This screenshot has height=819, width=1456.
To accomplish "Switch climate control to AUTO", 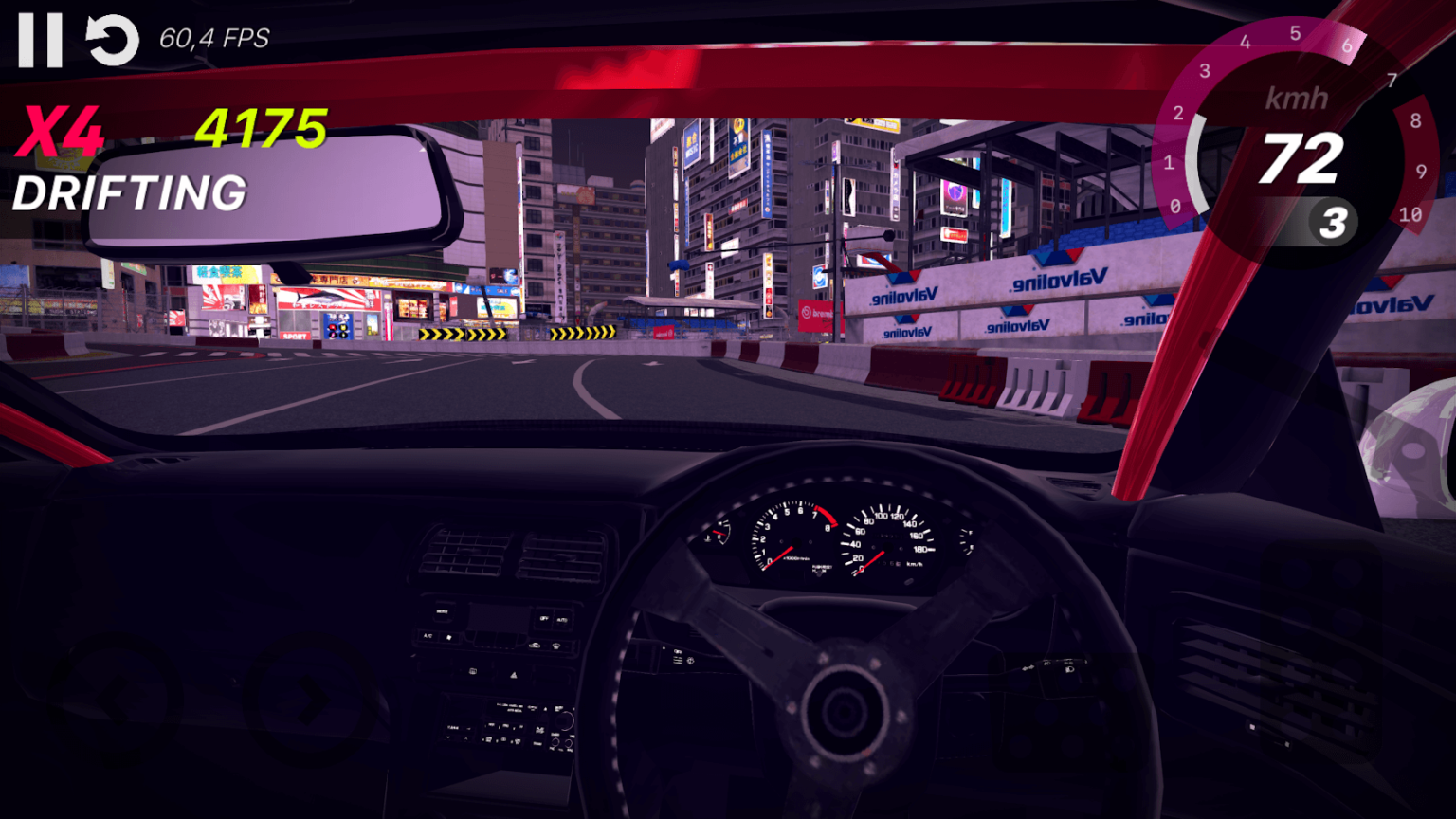I will coord(562,619).
